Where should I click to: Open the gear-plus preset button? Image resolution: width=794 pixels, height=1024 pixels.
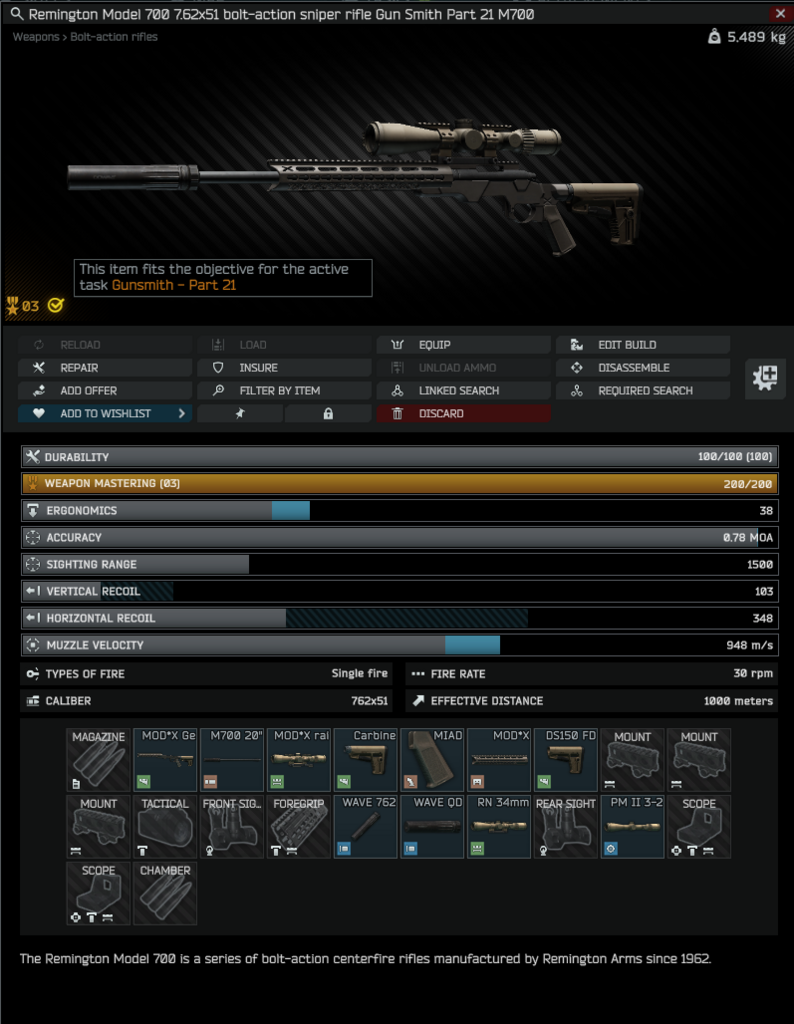coord(769,378)
